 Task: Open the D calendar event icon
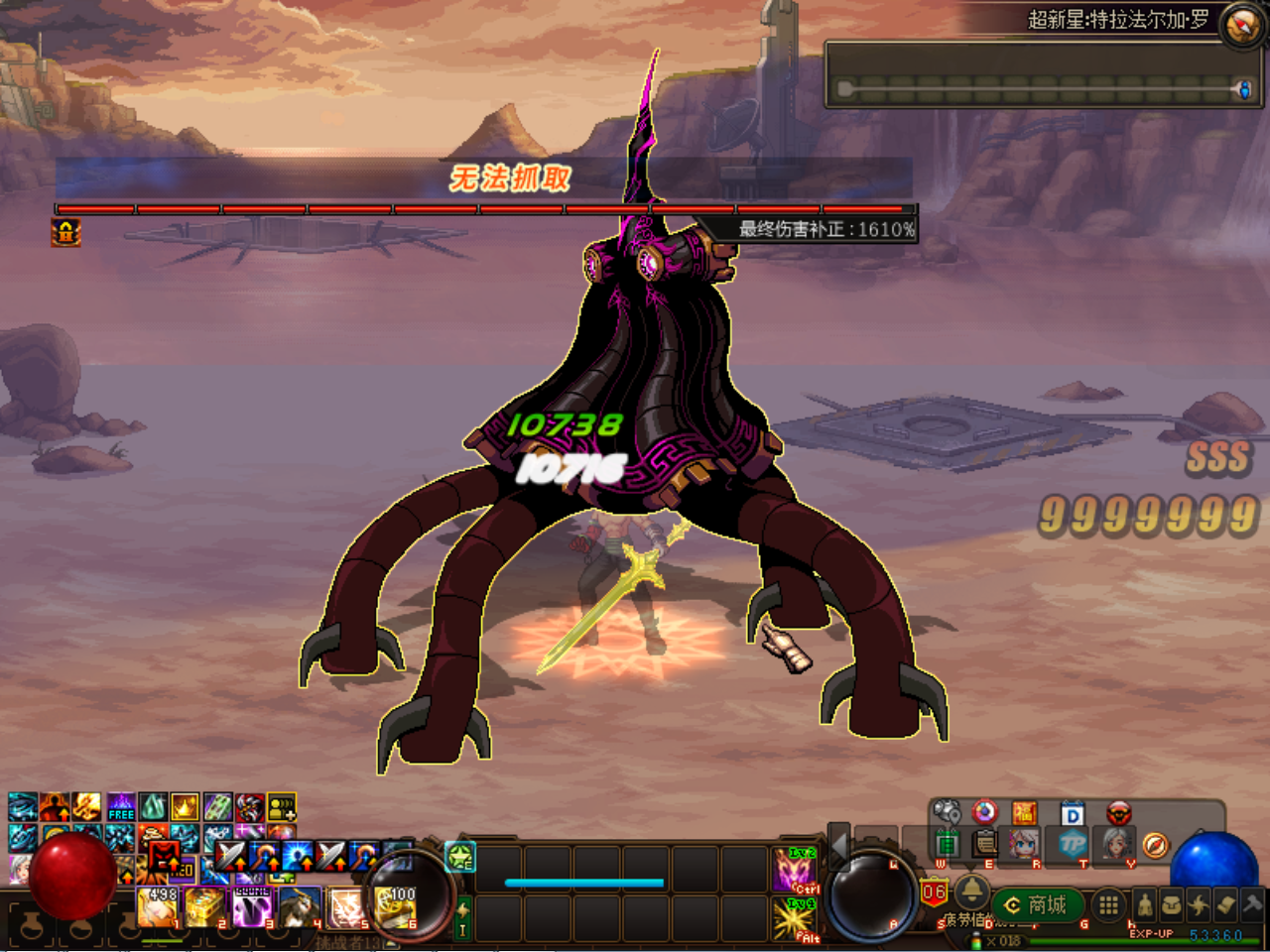(1072, 812)
